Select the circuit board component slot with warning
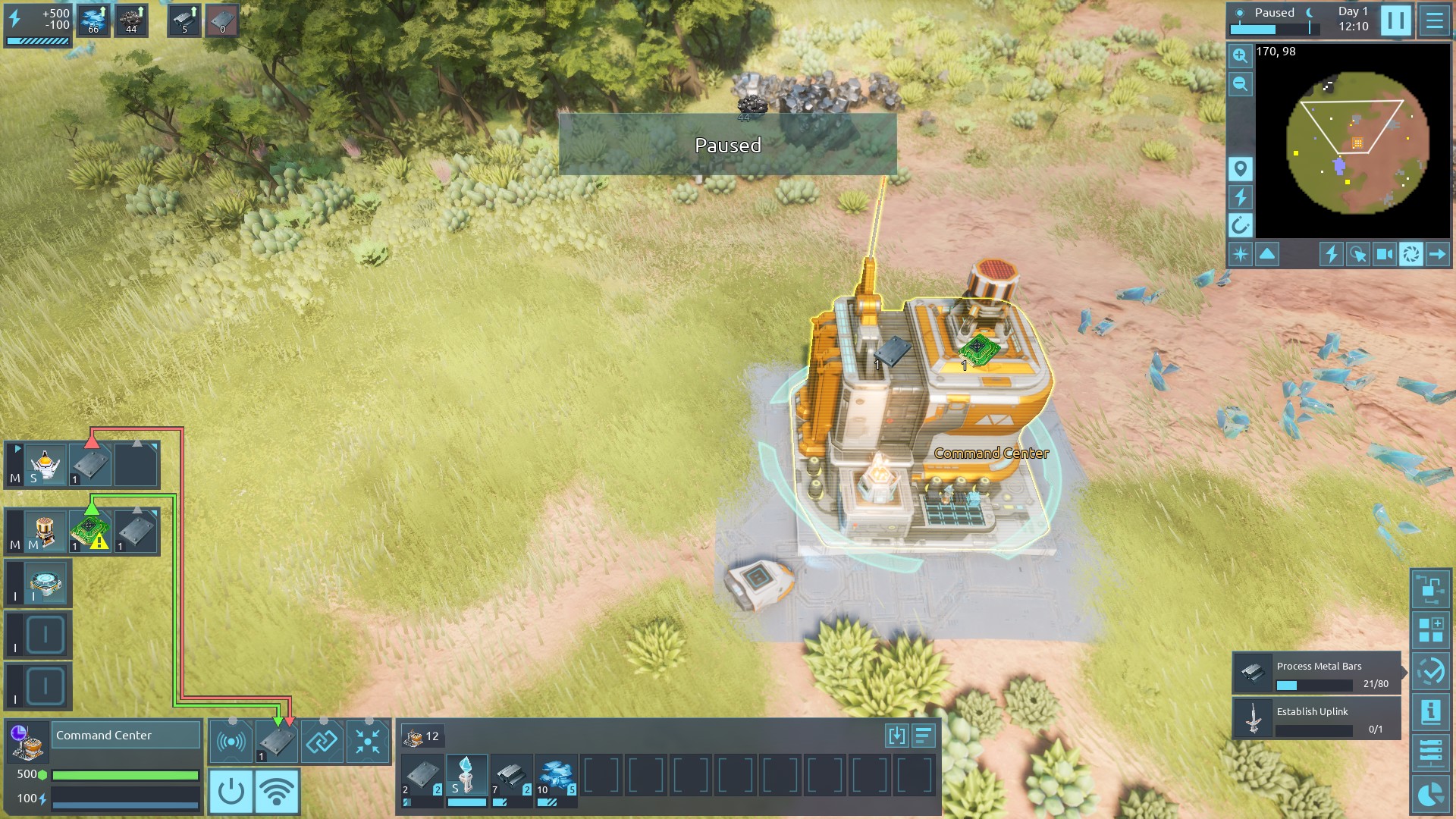Image resolution: width=1456 pixels, height=819 pixels. point(90,530)
